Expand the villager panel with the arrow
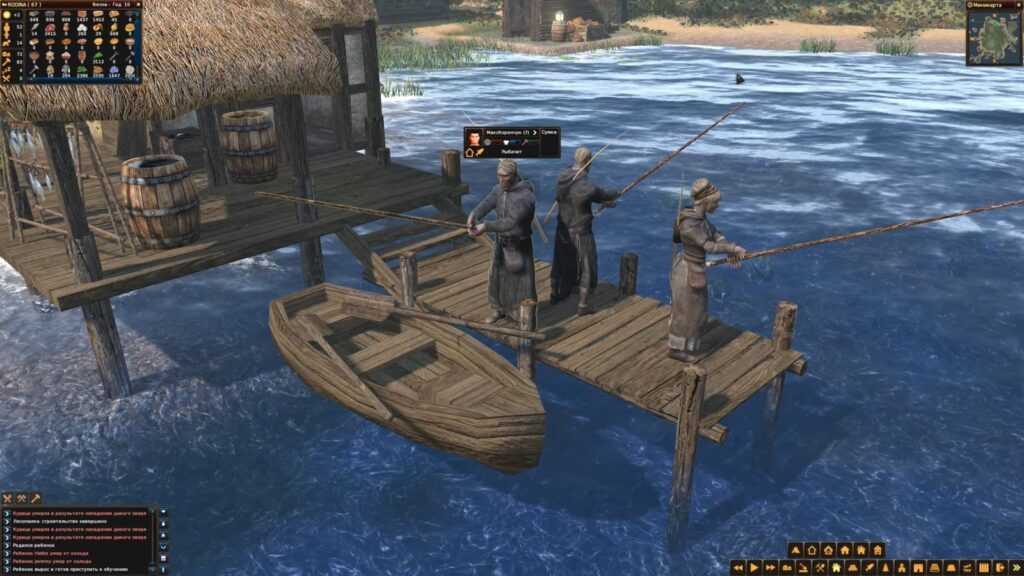This screenshot has height=576, width=1024. point(534,132)
